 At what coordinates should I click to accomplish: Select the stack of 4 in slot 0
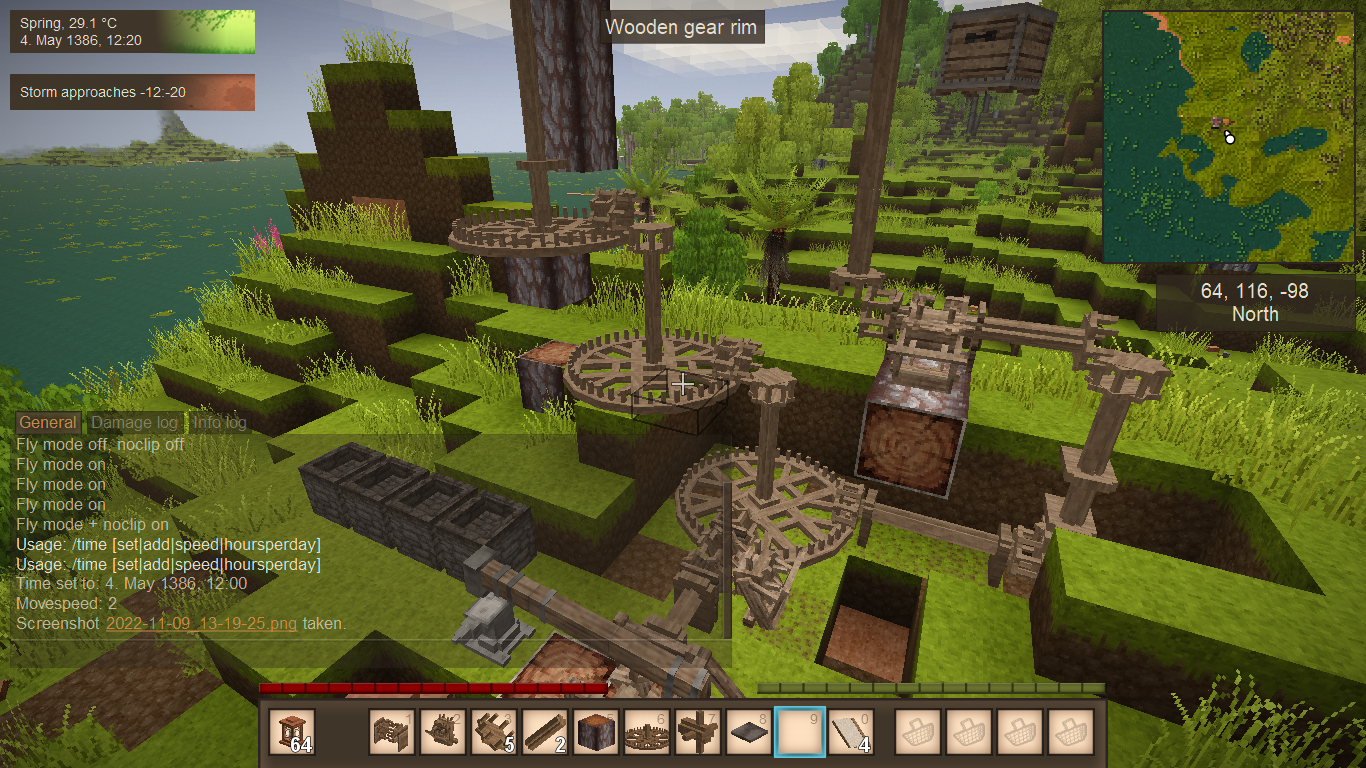coord(851,732)
